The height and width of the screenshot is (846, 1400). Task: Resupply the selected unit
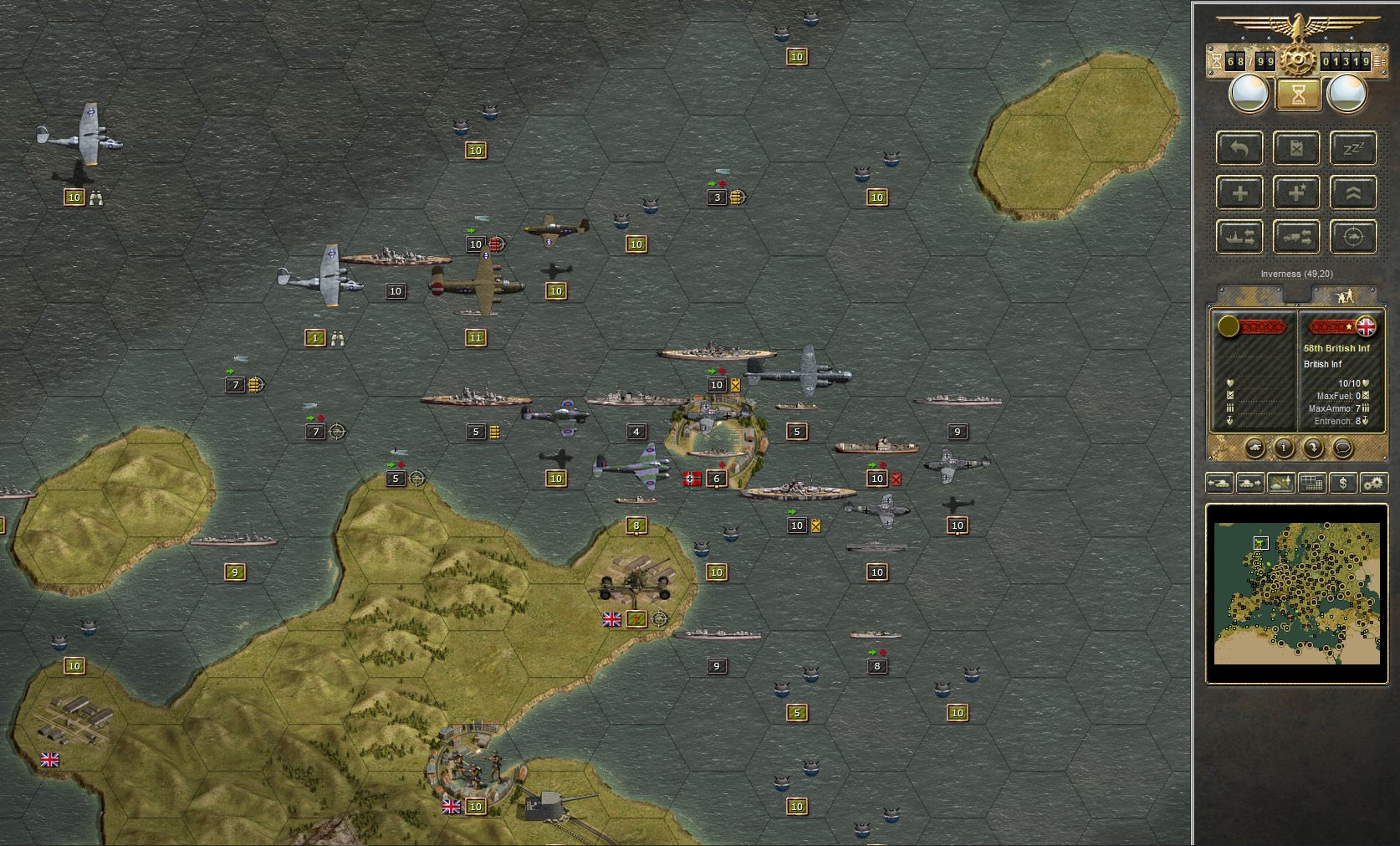(x=1296, y=148)
